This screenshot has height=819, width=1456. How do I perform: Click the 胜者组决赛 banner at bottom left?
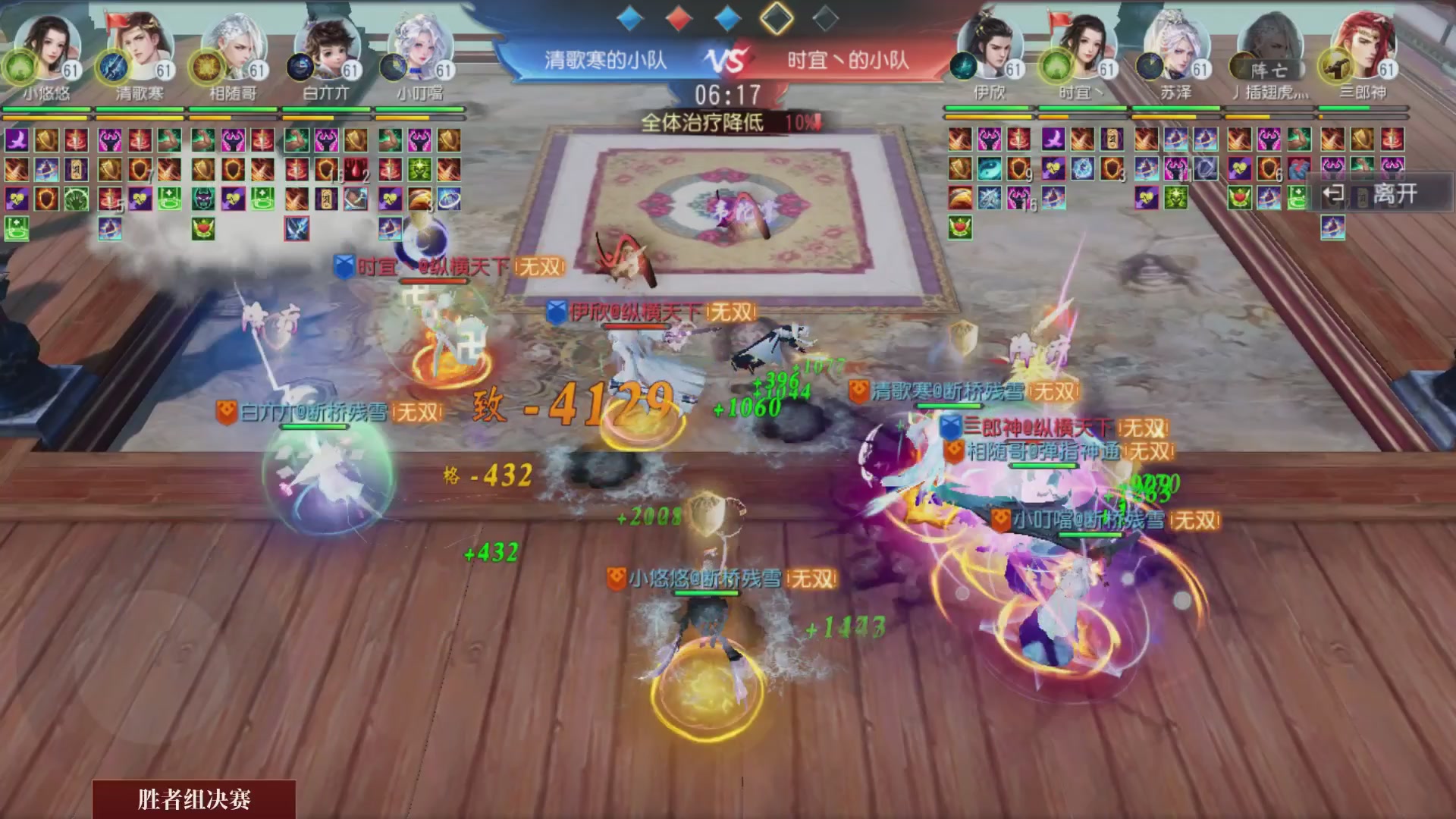[192, 798]
